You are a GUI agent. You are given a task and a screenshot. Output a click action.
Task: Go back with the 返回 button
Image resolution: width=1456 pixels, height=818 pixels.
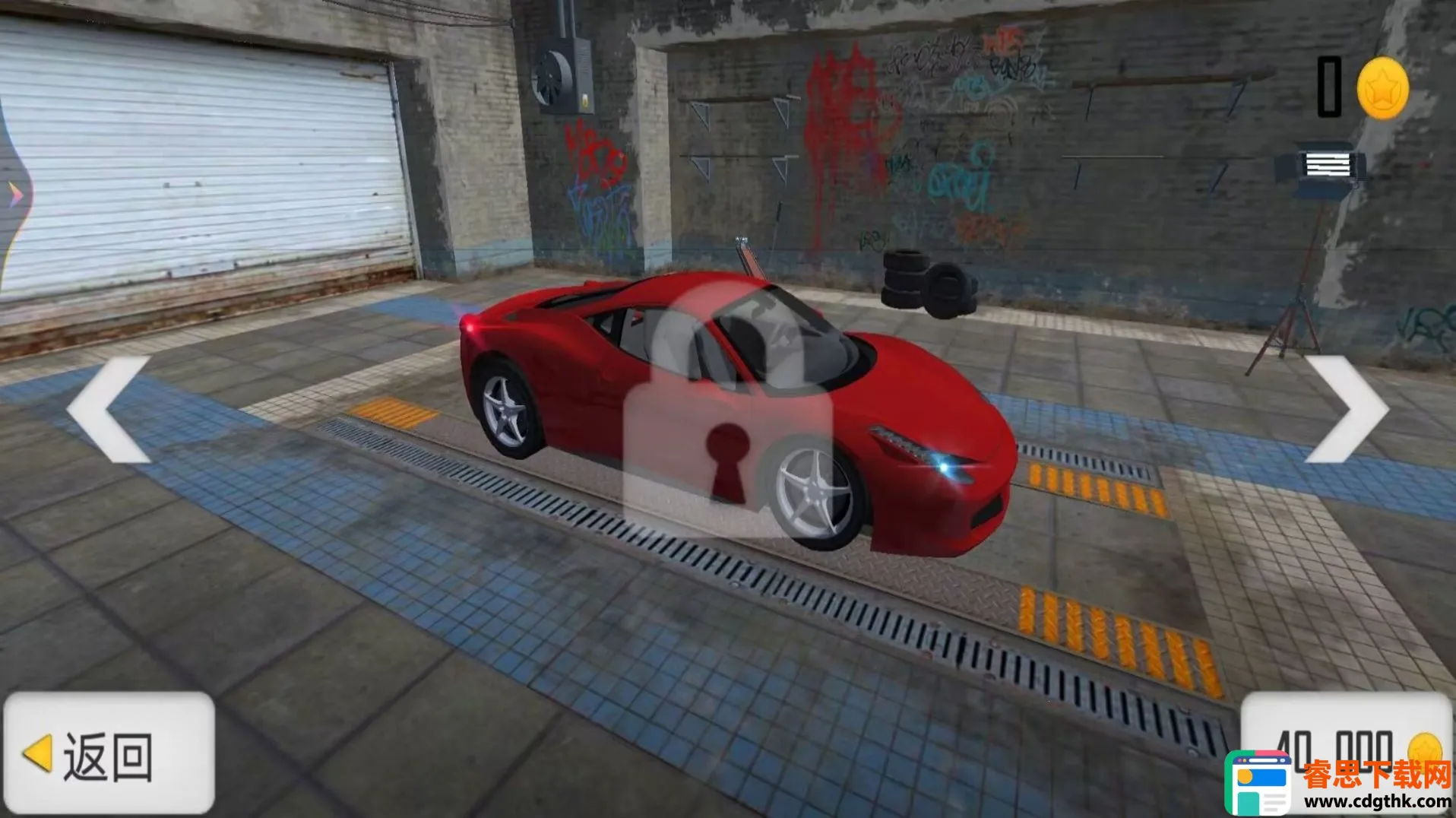[x=109, y=753]
